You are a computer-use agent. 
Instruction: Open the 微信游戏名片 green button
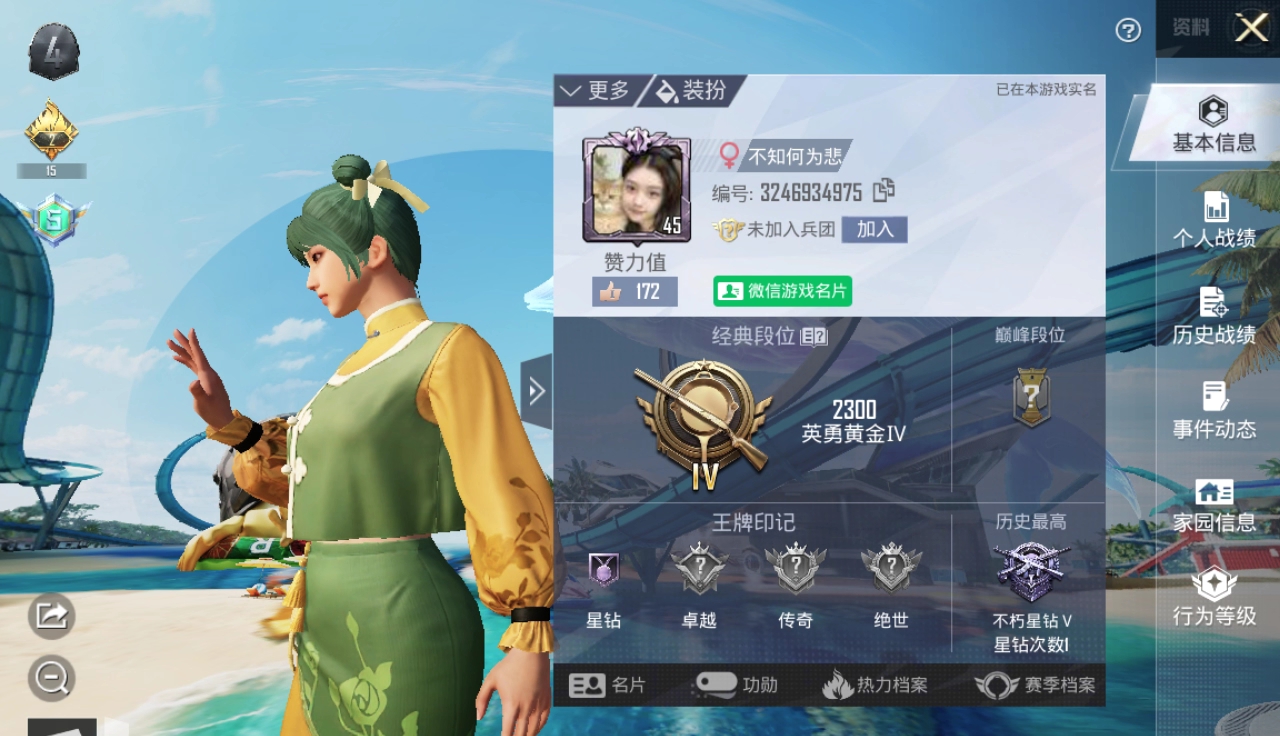782,291
